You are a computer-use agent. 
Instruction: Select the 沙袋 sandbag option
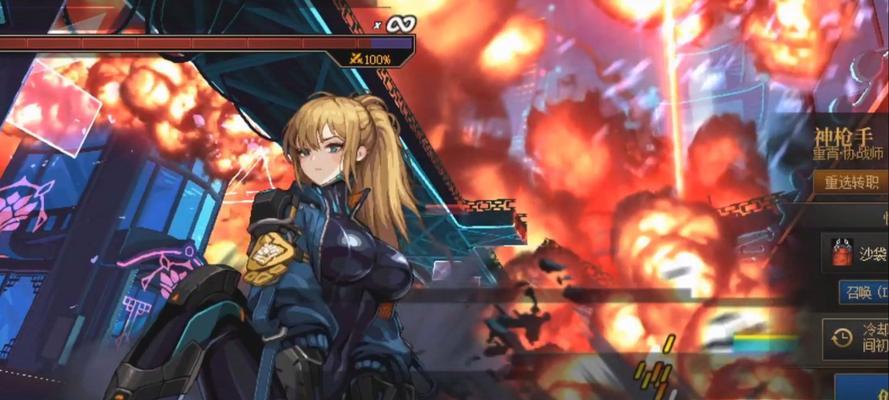click(855, 254)
